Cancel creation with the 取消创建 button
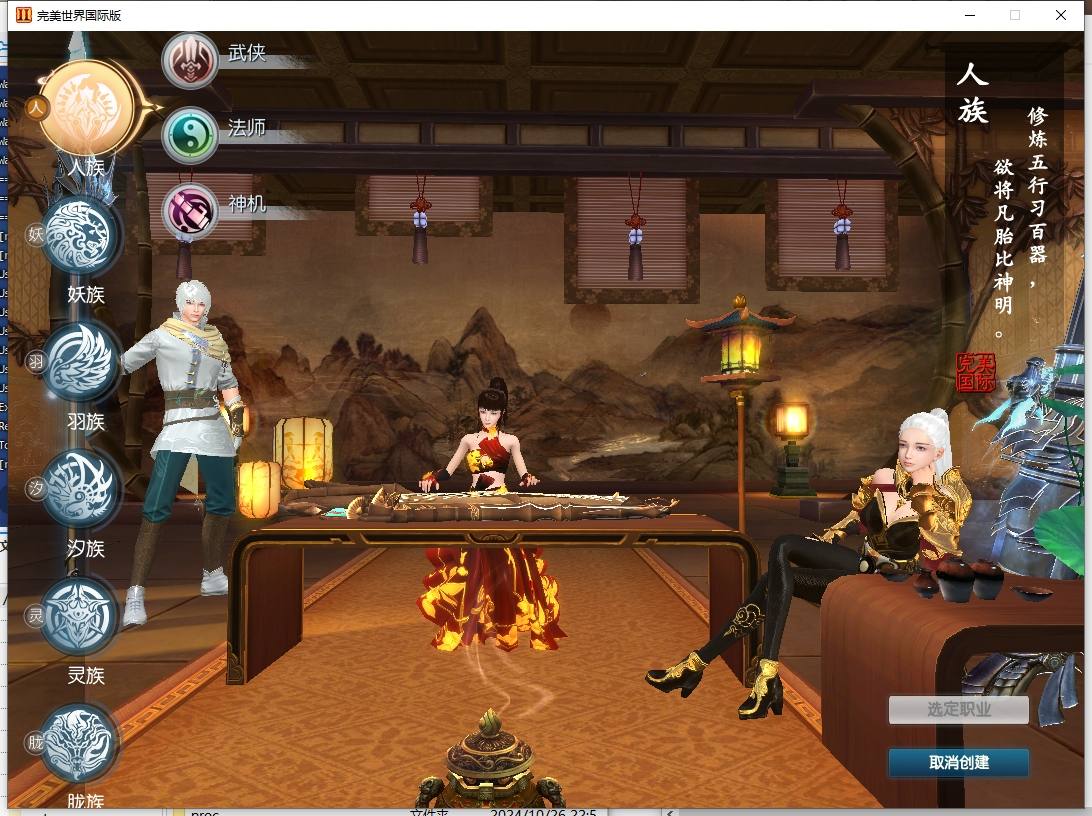Viewport: 1092px width, 816px height. tap(958, 762)
